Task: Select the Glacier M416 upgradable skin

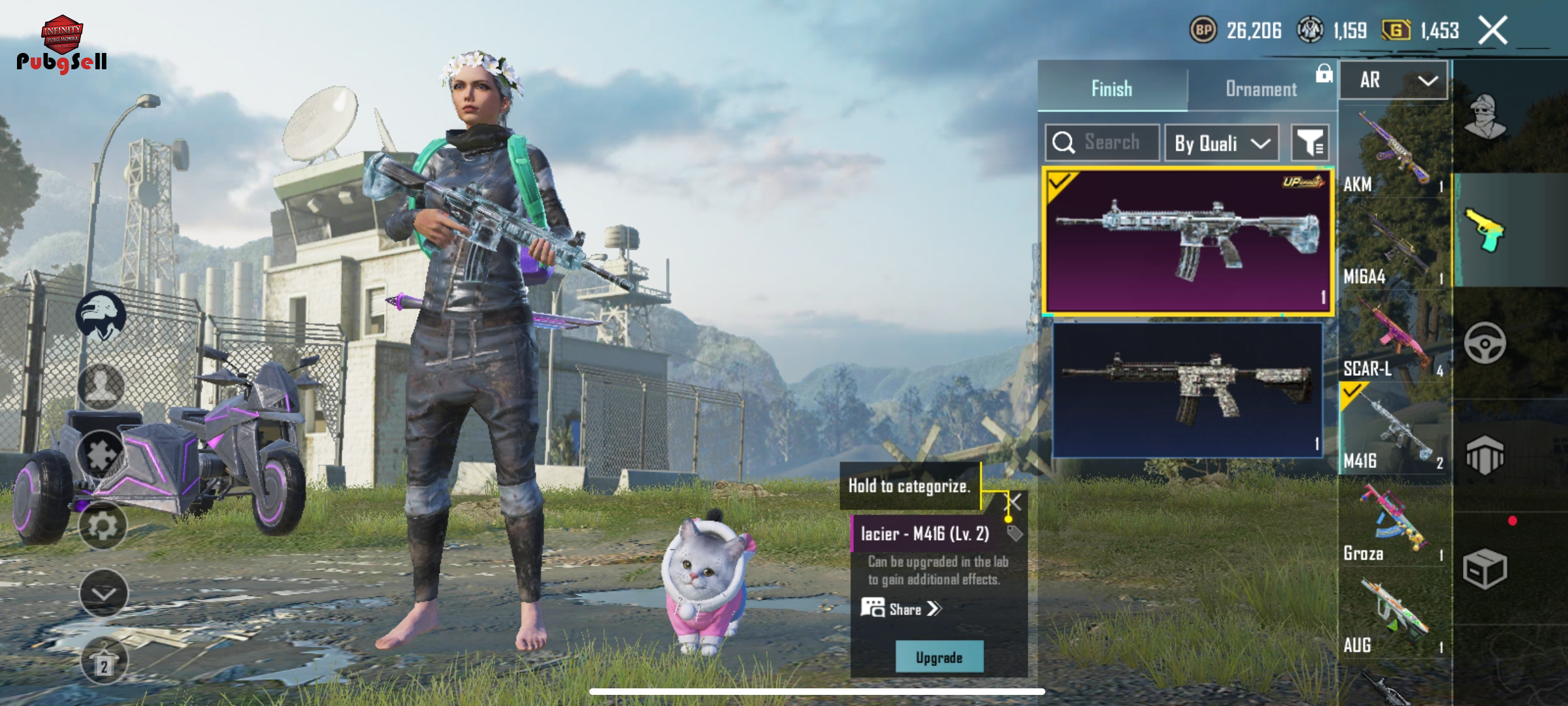Action: tap(1187, 241)
